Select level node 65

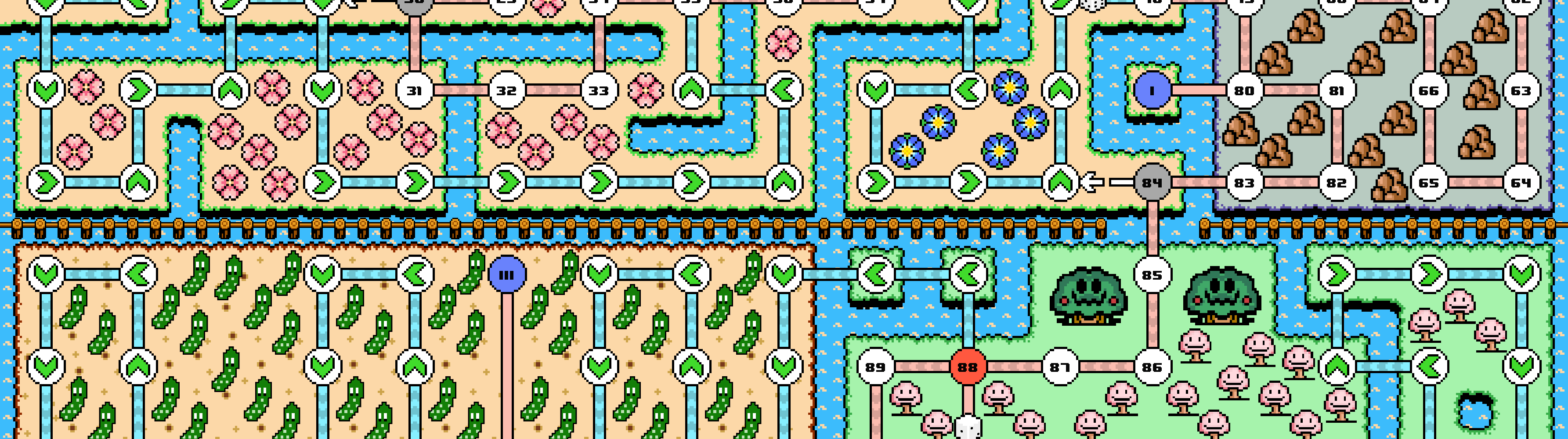click(x=1429, y=183)
